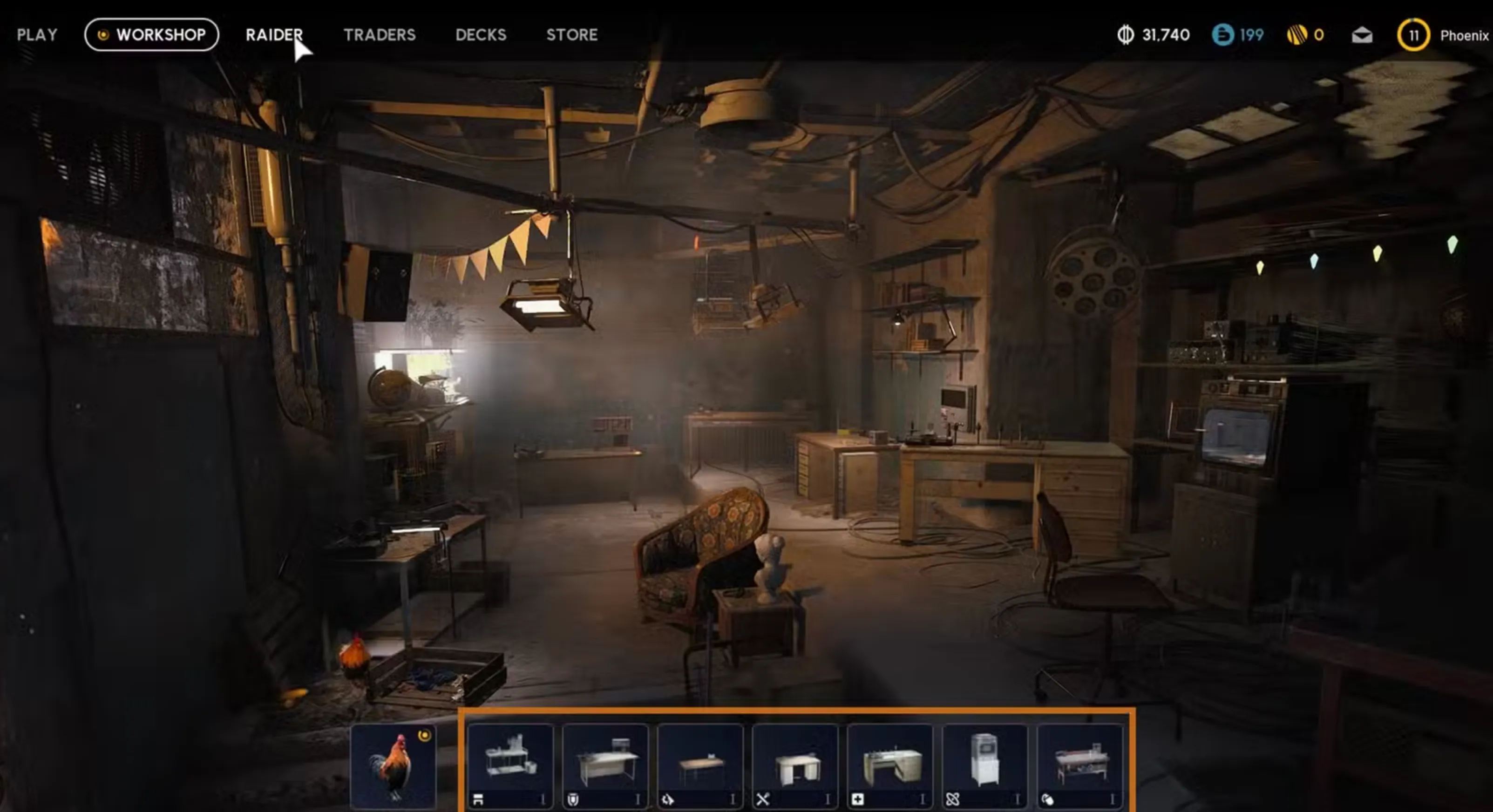Switch to the Play tab

tap(37, 35)
